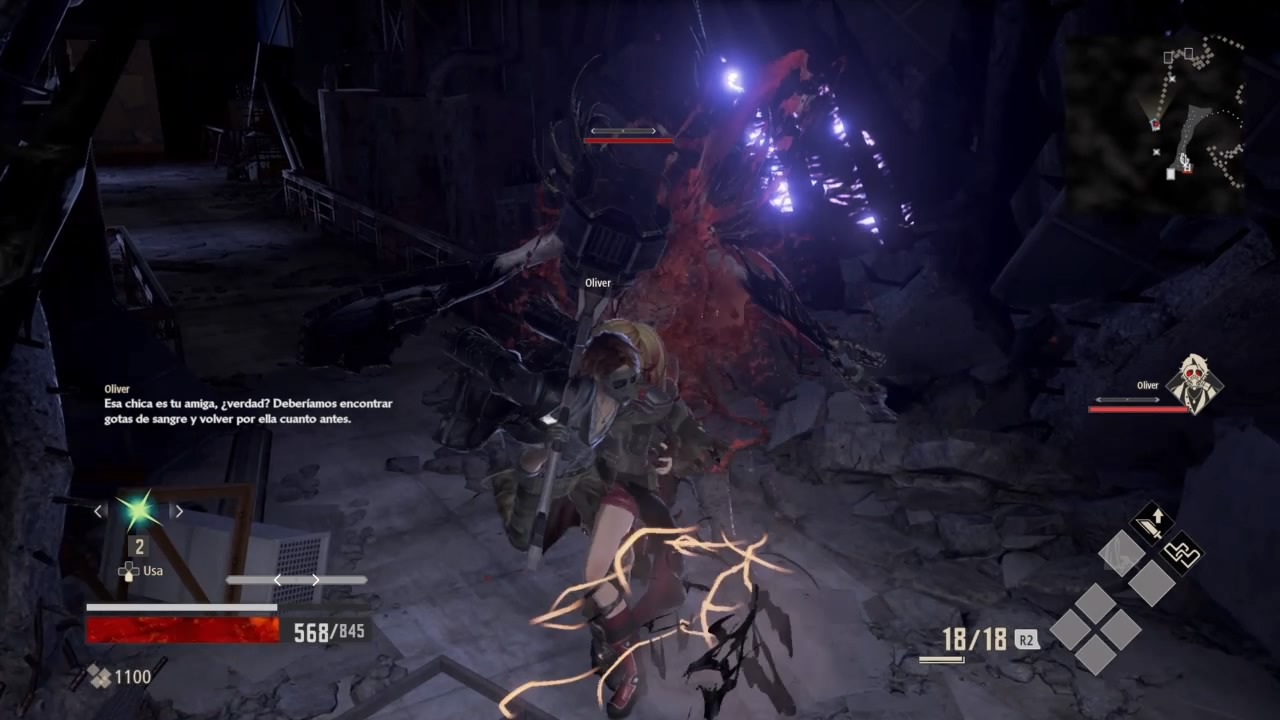Image resolution: width=1280 pixels, height=720 pixels.
Task: Cycle to the next quick item arrow
Action: [x=179, y=511]
